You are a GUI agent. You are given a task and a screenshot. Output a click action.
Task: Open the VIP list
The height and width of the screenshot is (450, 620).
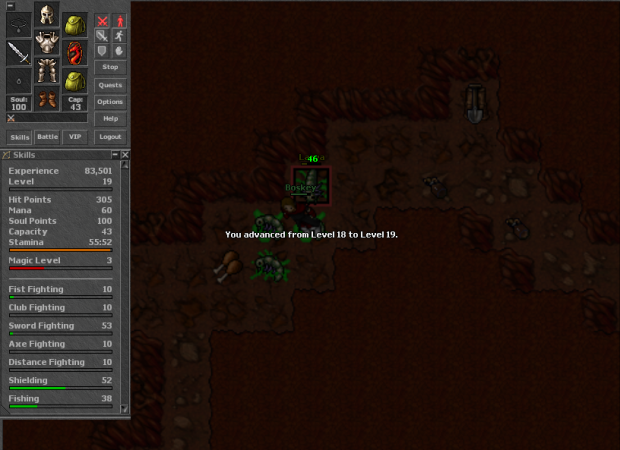(75, 137)
